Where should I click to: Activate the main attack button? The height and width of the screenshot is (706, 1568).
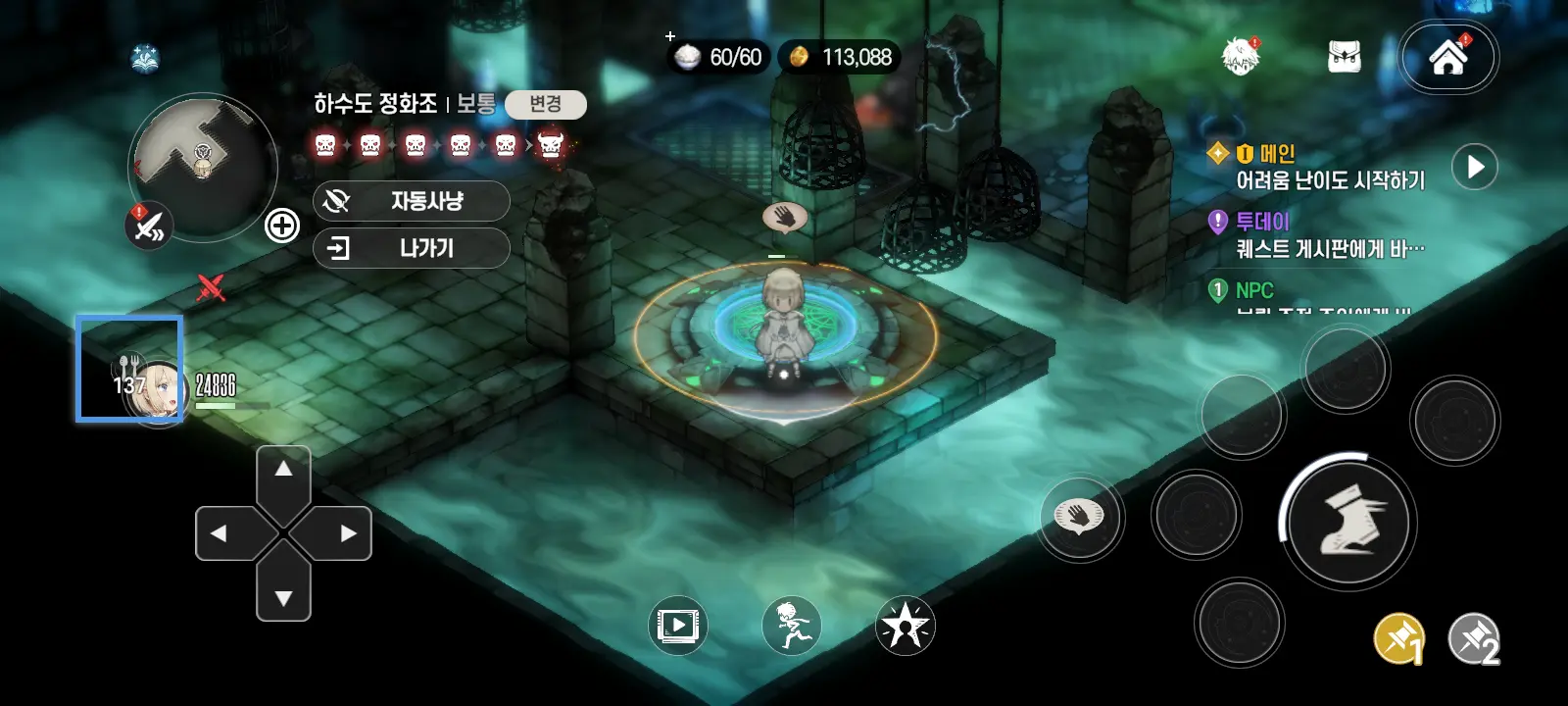point(1348,521)
